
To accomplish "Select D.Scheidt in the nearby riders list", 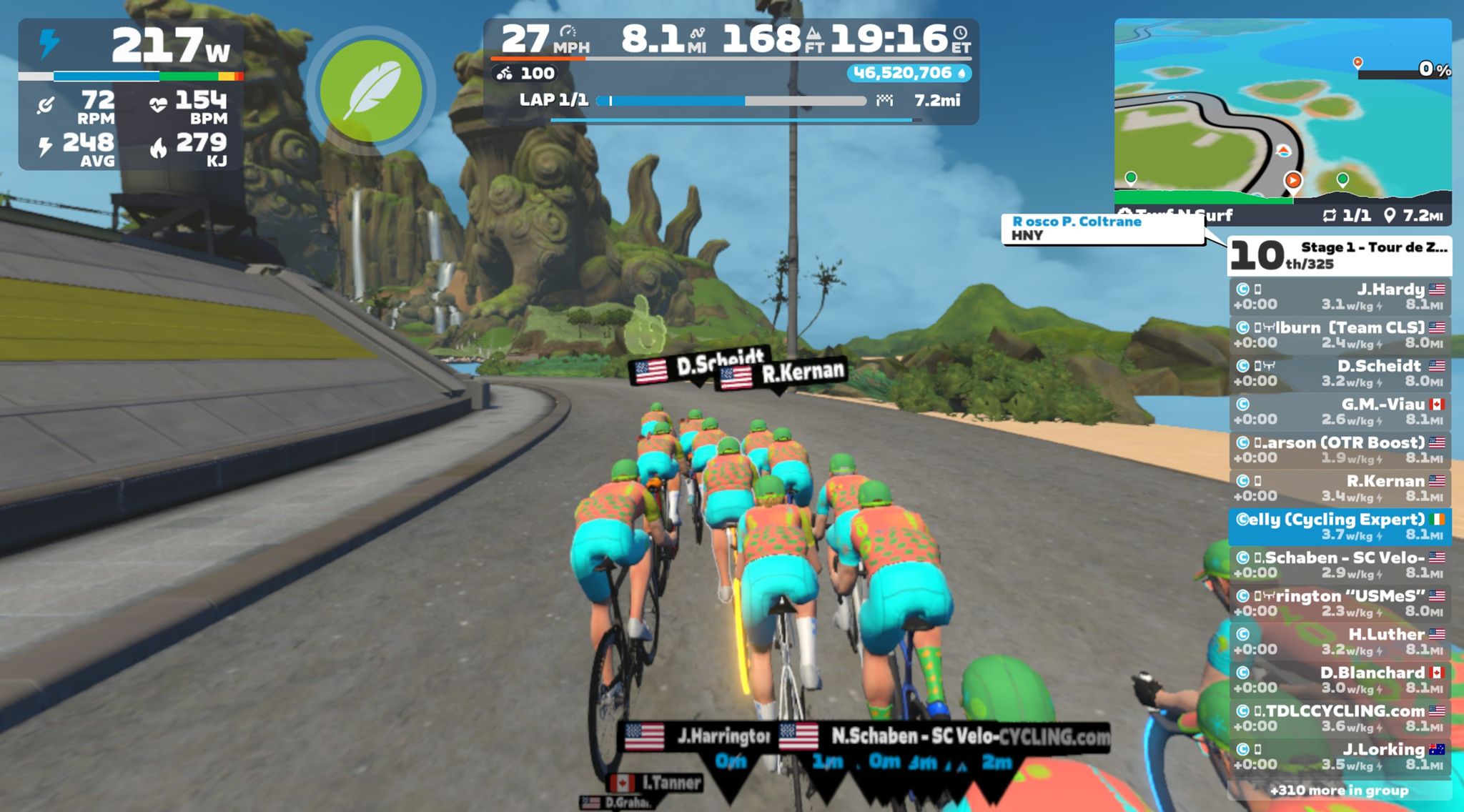I will tap(1339, 373).
